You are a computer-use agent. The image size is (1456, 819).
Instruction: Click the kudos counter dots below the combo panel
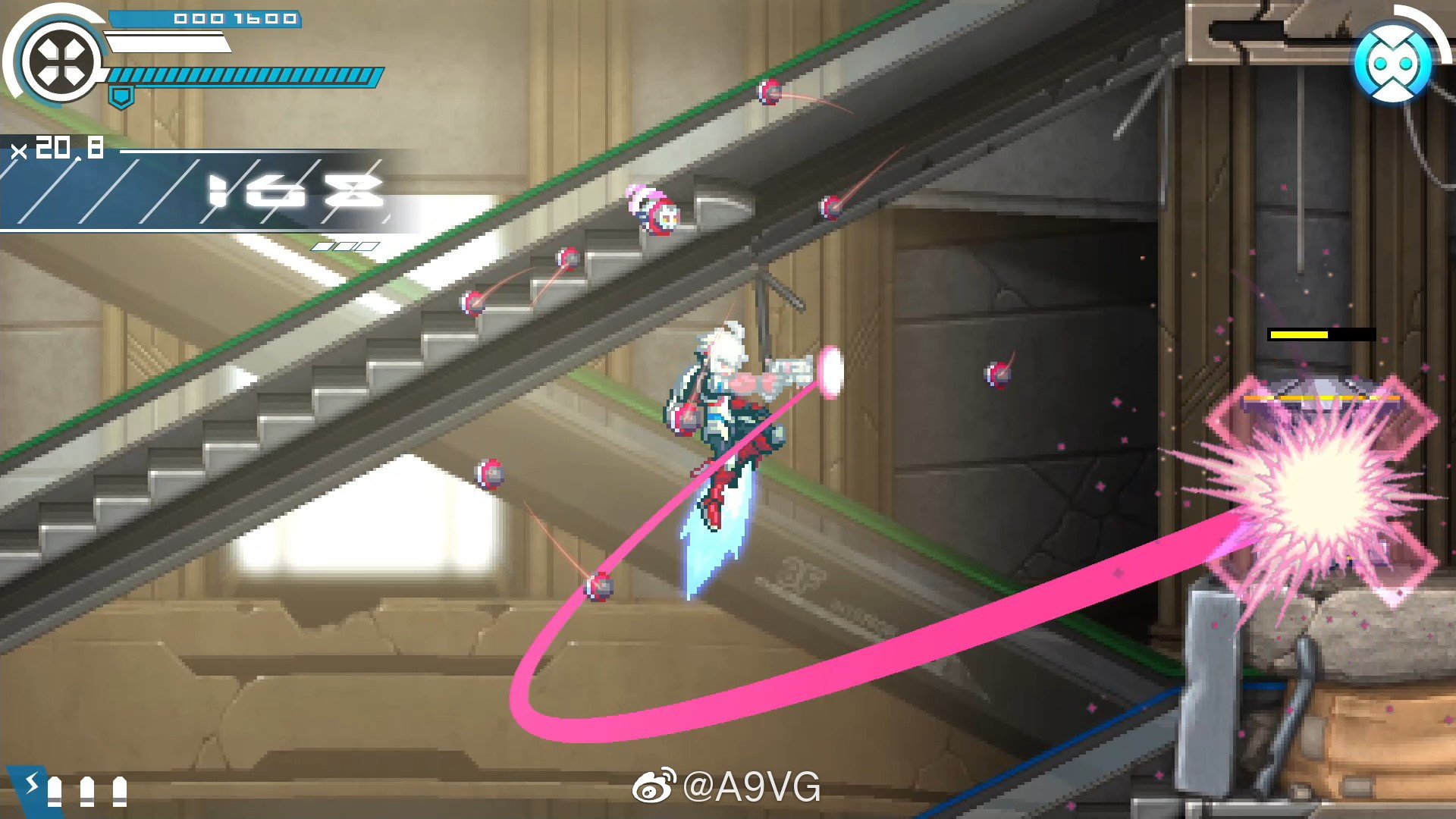point(345,246)
